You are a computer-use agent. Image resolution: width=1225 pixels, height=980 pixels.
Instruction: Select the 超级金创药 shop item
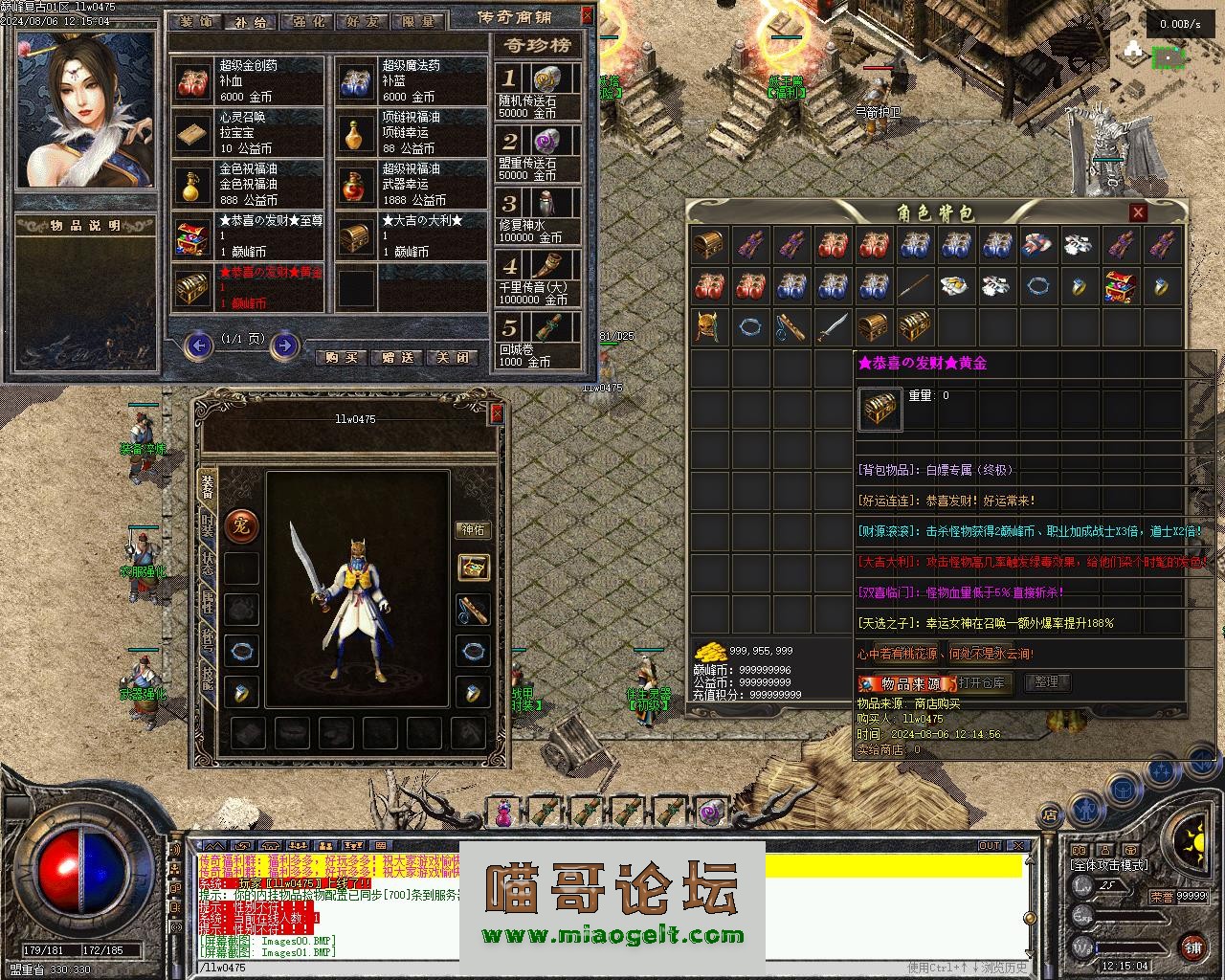coord(251,80)
